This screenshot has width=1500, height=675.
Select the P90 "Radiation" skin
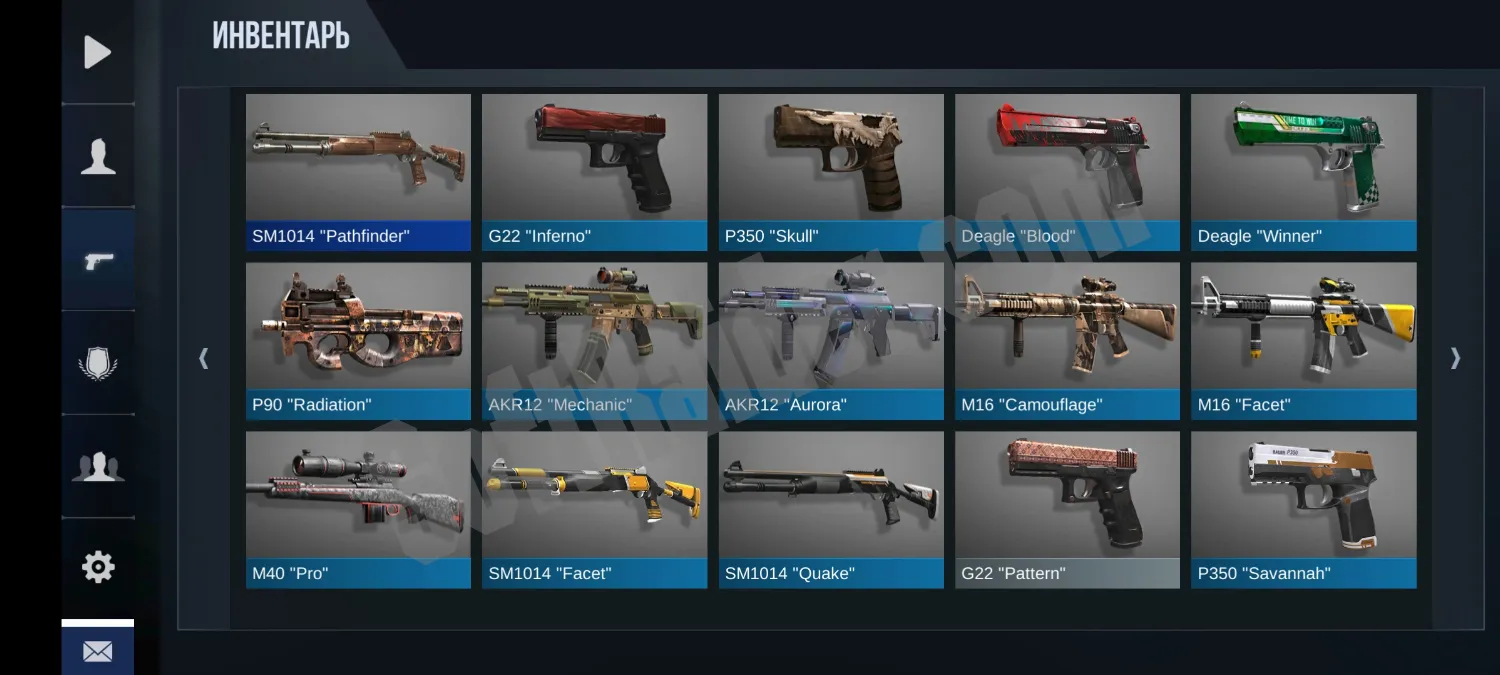(358, 340)
